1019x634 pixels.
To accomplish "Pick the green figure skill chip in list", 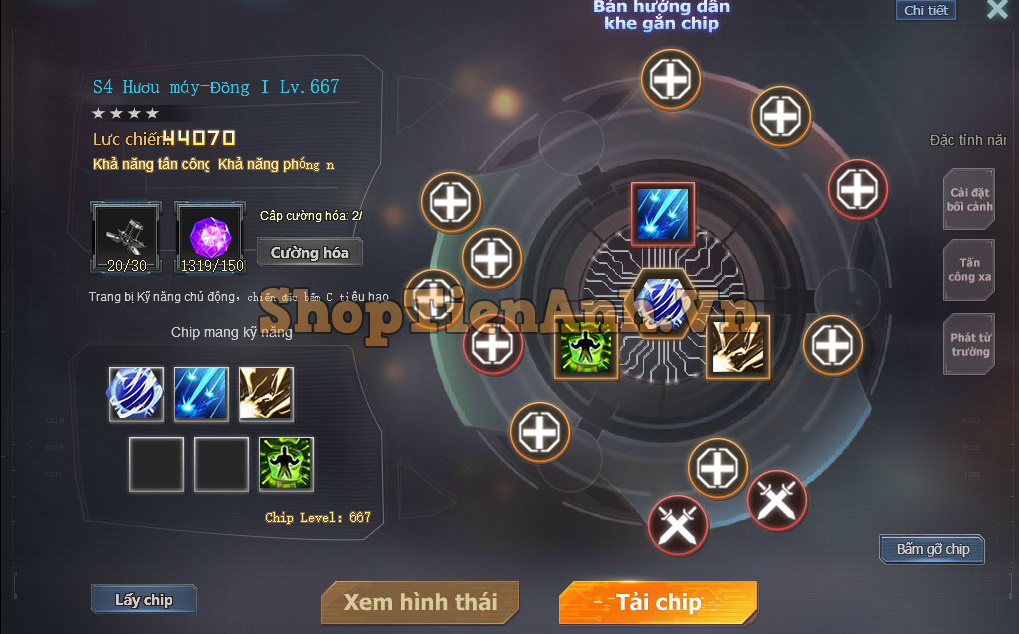I will pos(286,464).
